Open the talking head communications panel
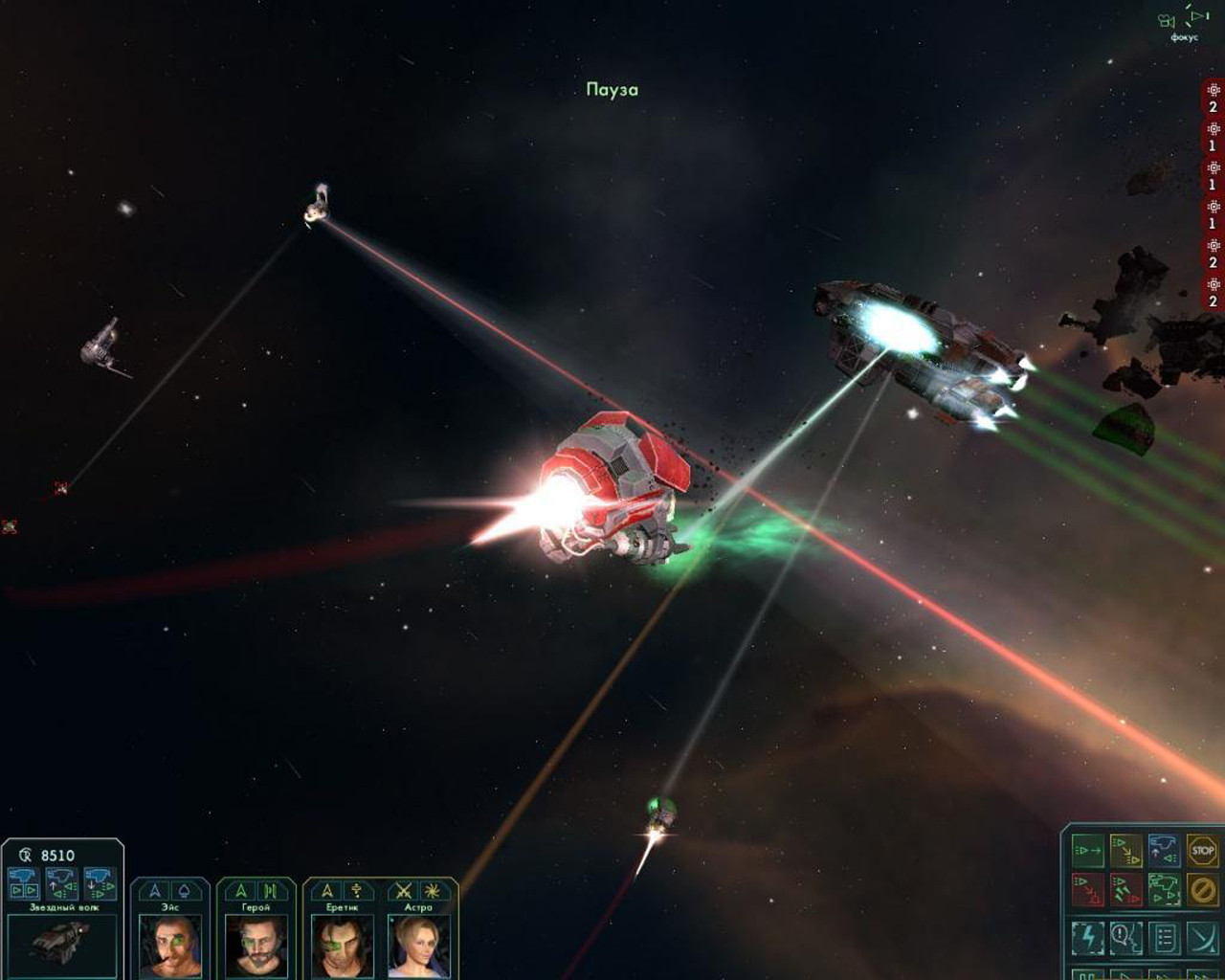Screen dimensions: 1225x980 1125,938
